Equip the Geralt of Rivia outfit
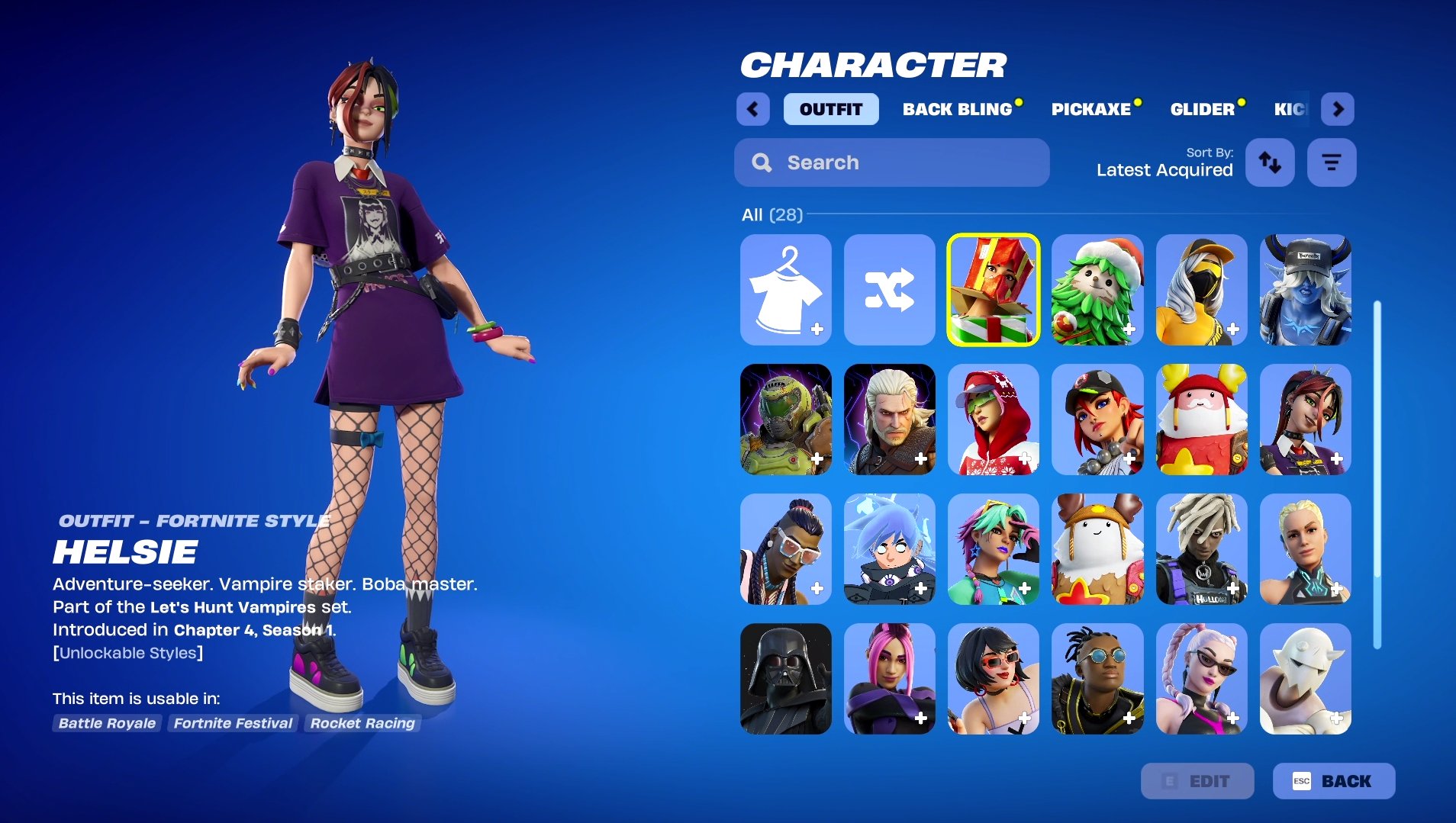Image resolution: width=1456 pixels, height=823 pixels. point(889,420)
